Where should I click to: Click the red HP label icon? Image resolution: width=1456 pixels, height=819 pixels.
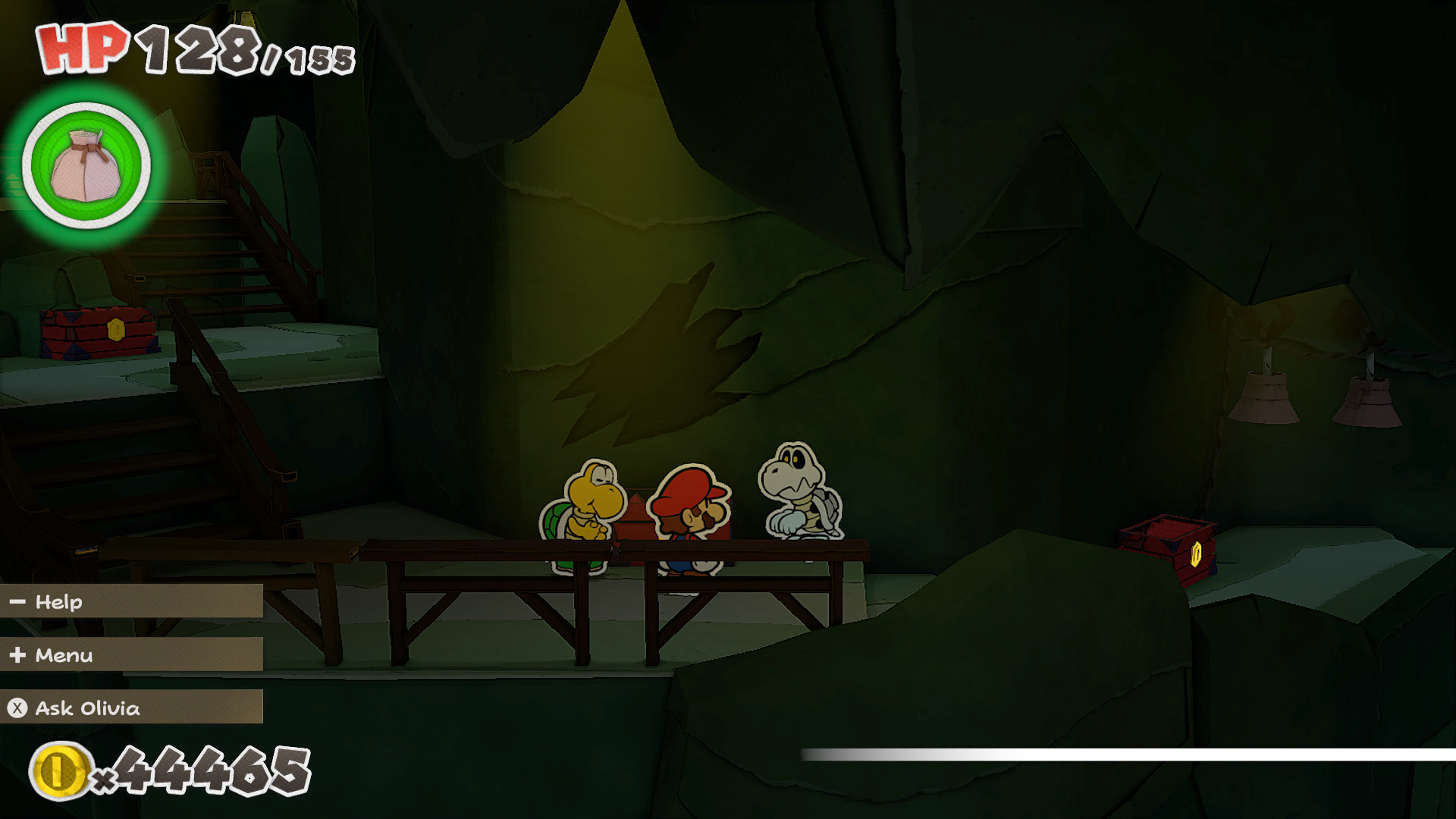point(80,47)
